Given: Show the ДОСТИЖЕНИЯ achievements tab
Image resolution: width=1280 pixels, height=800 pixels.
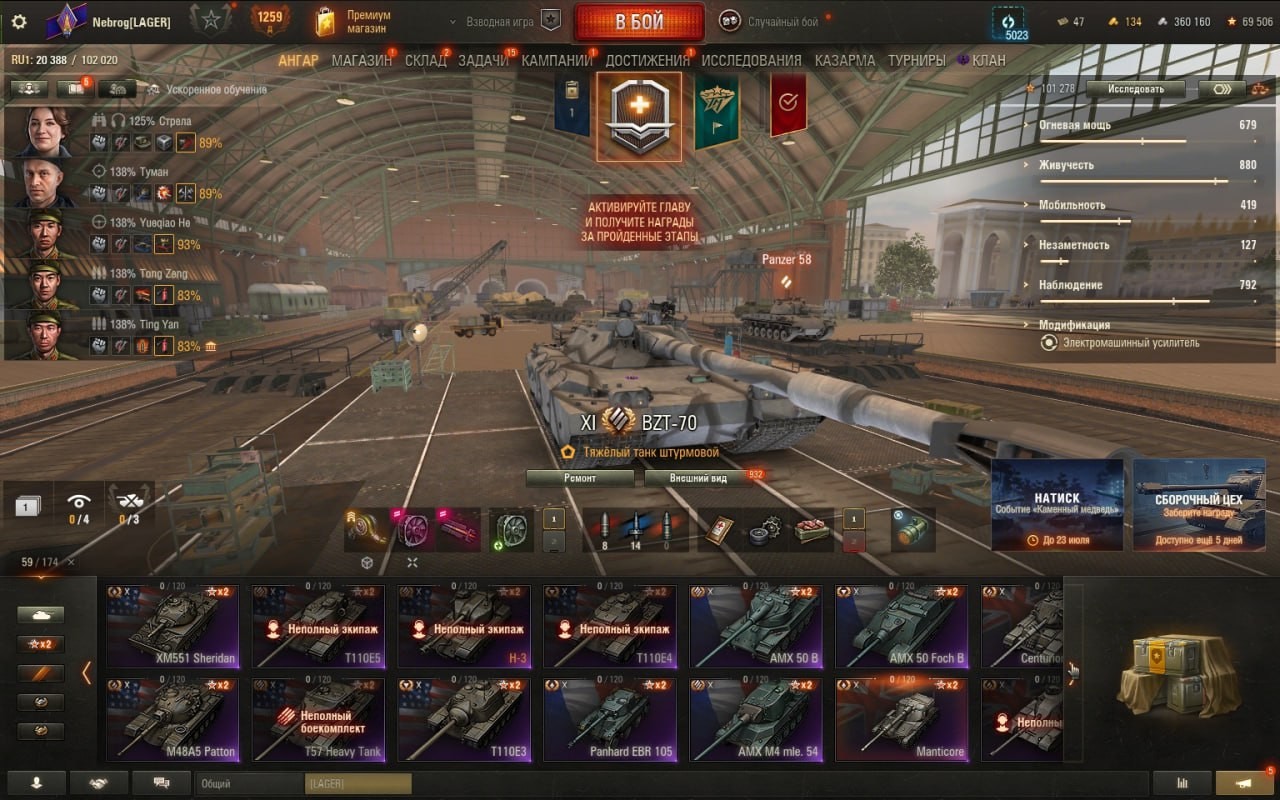Looking at the screenshot, I should tap(646, 60).
